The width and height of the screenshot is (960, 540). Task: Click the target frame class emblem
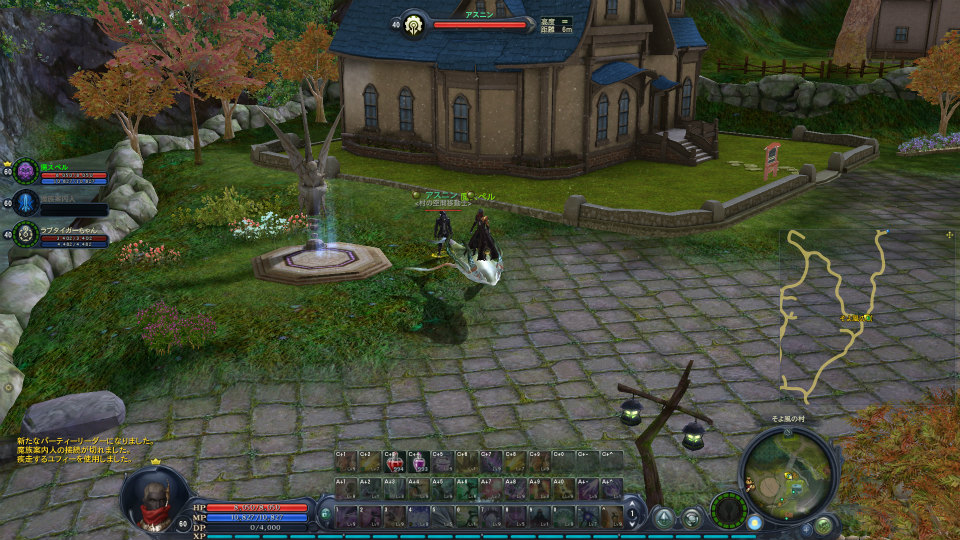pyautogui.click(x=414, y=24)
